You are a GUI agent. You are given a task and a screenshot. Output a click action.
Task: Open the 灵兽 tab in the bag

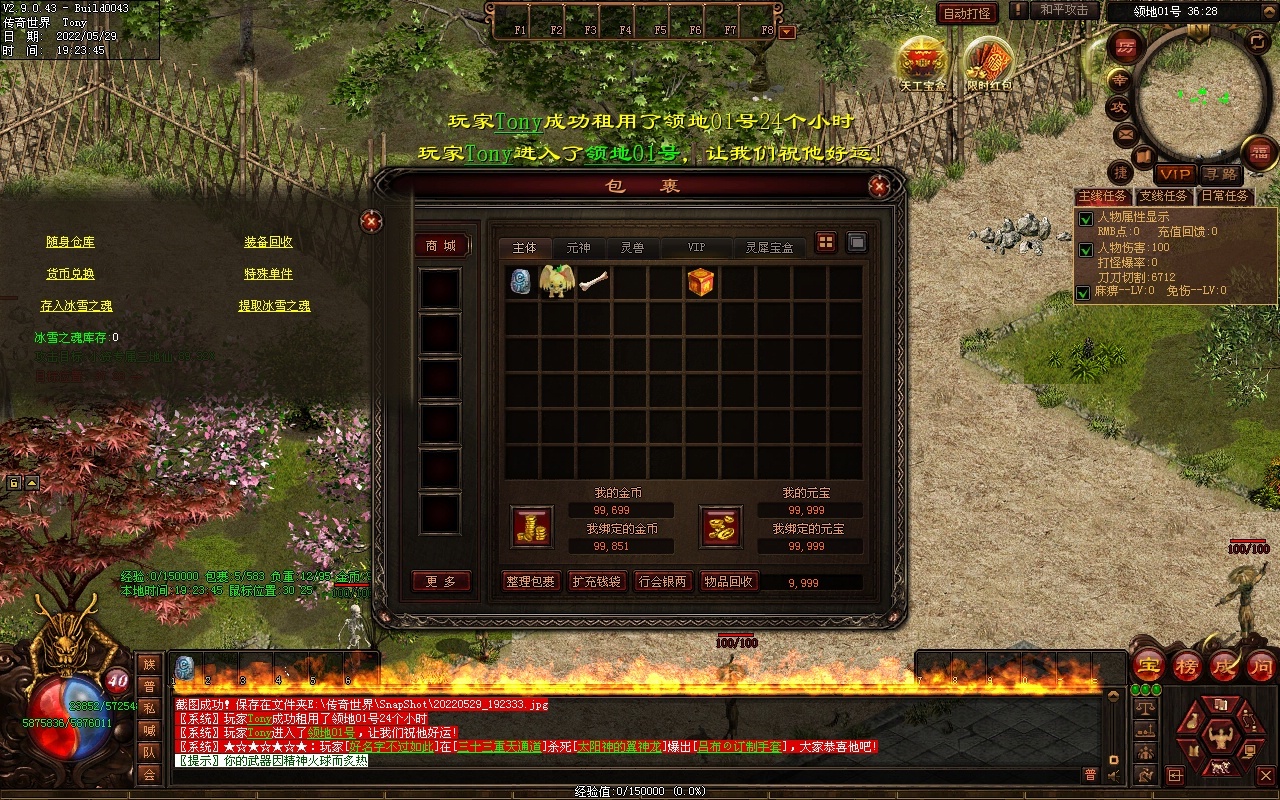pyautogui.click(x=632, y=248)
